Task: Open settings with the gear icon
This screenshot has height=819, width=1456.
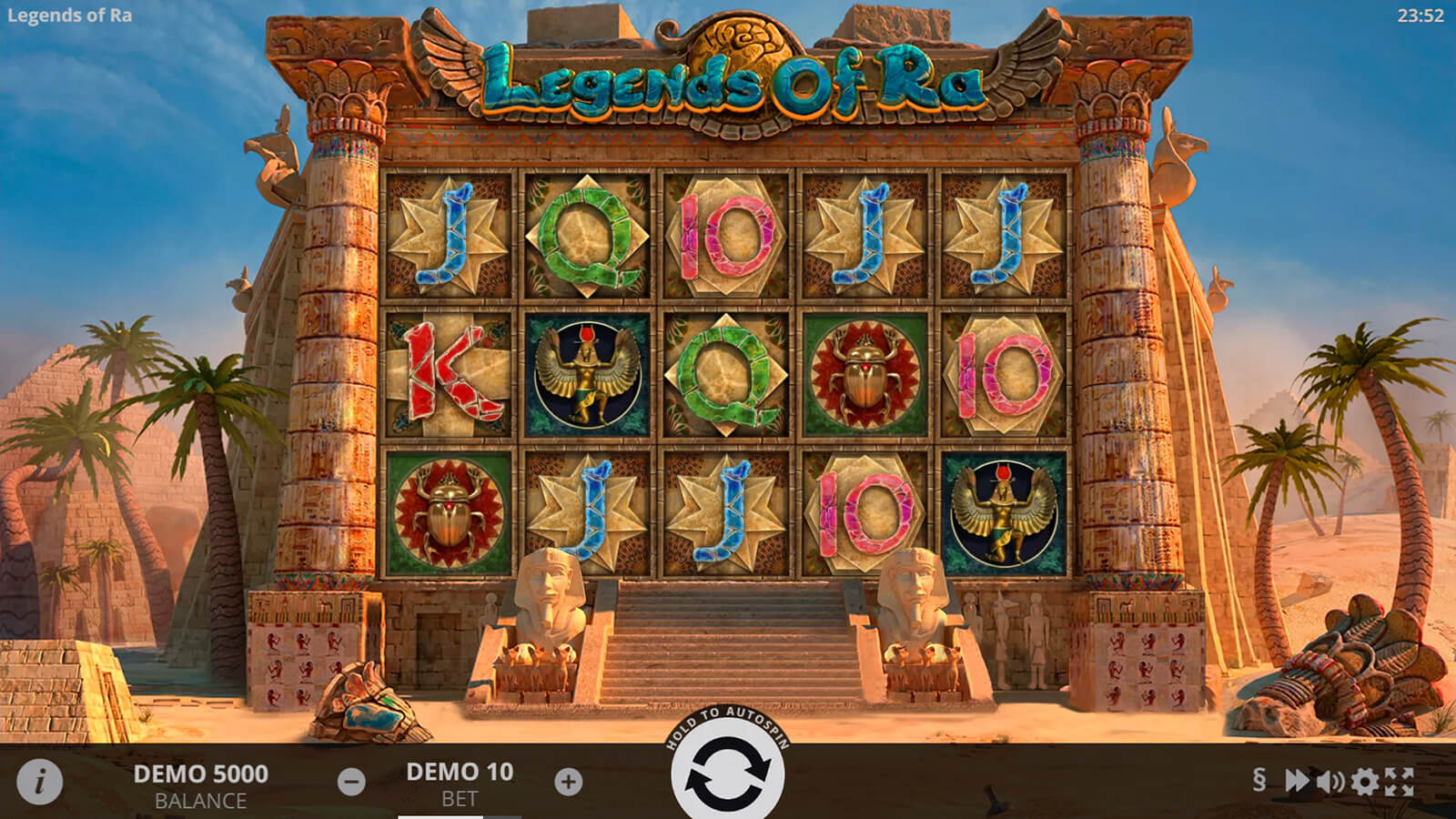Action: tap(1364, 781)
